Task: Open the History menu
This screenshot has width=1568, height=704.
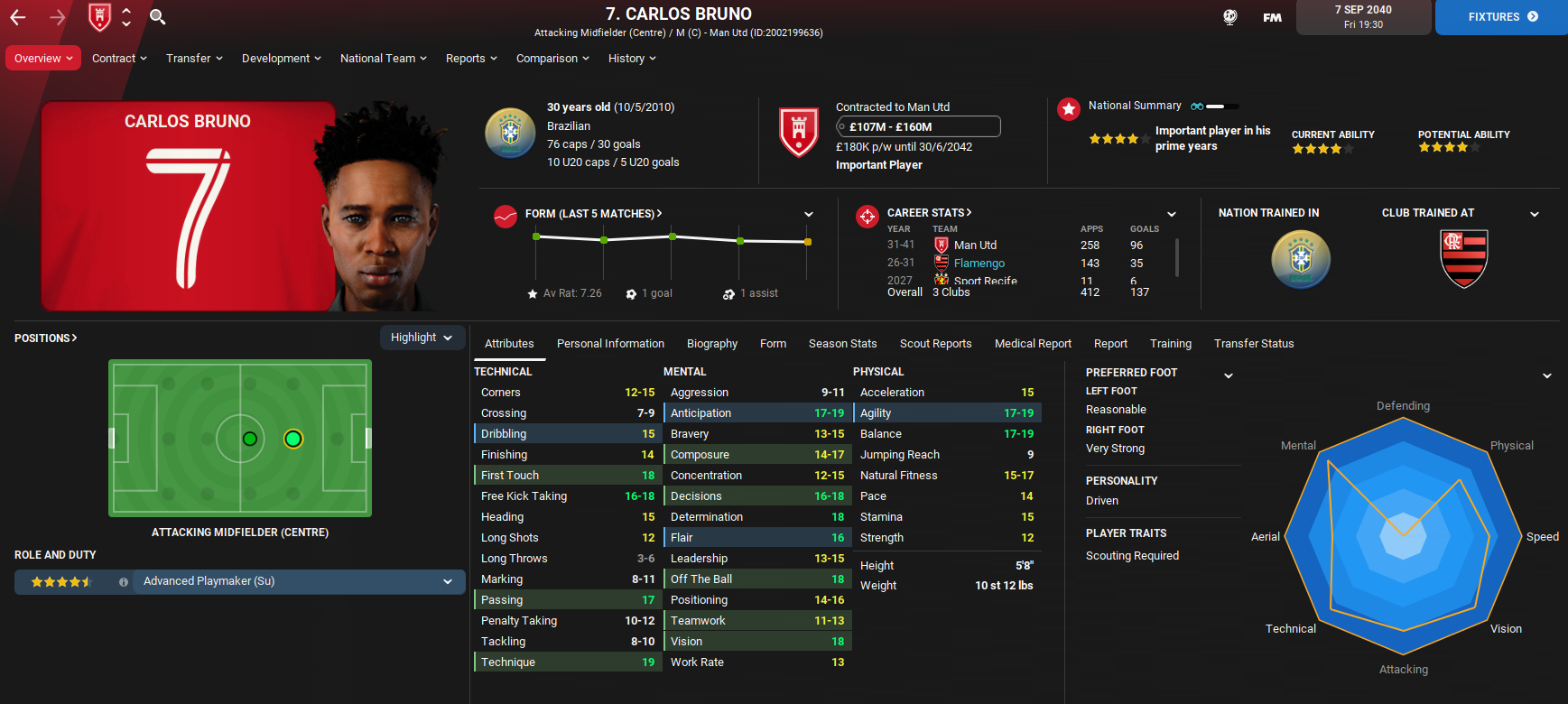Action: [631, 58]
